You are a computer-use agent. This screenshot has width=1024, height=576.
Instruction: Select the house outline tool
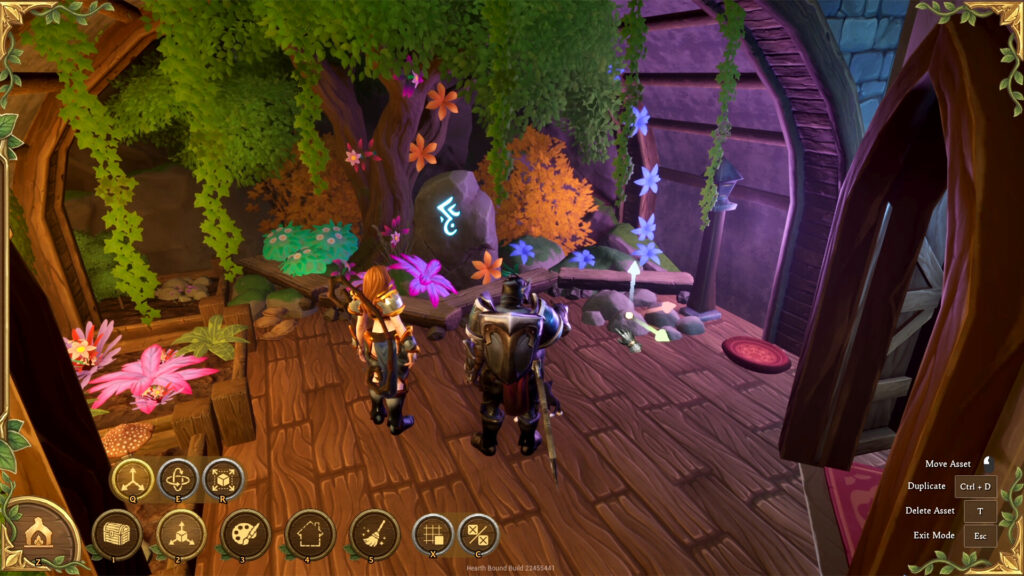(309, 534)
